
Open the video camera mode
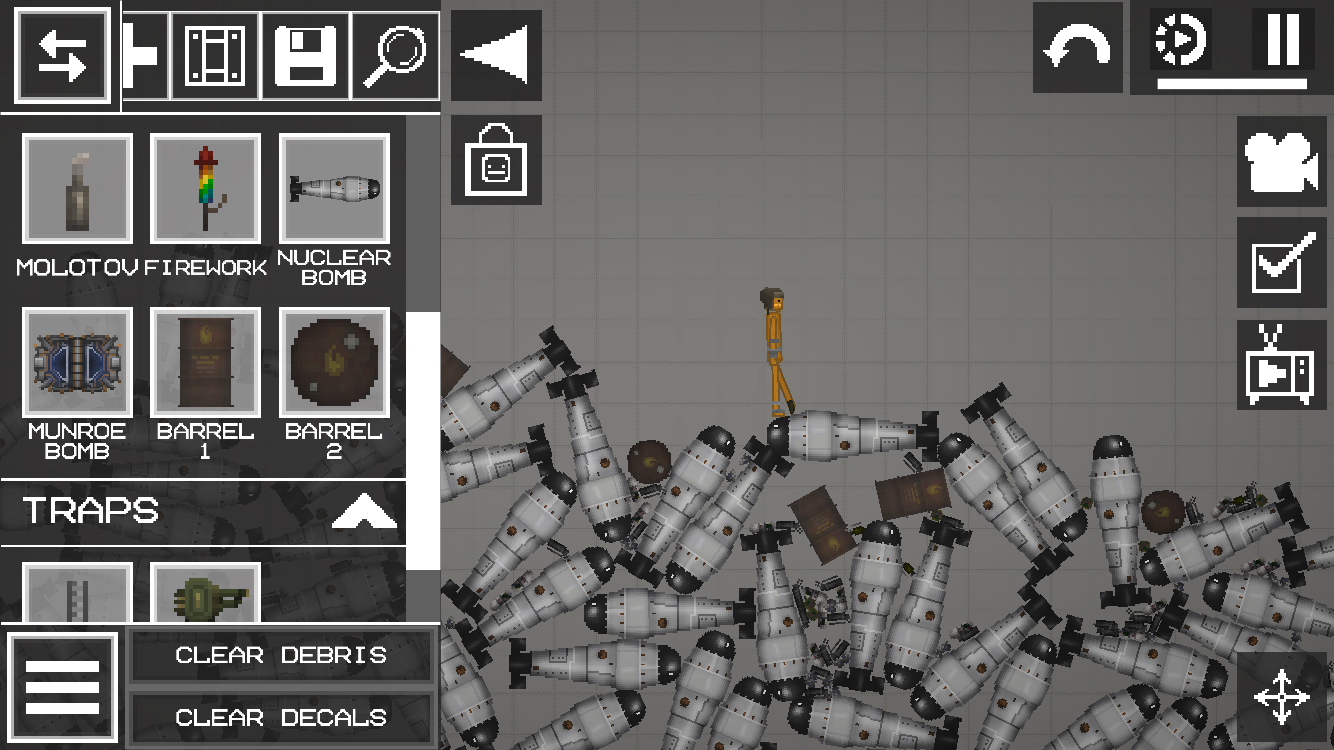[x=1282, y=162]
